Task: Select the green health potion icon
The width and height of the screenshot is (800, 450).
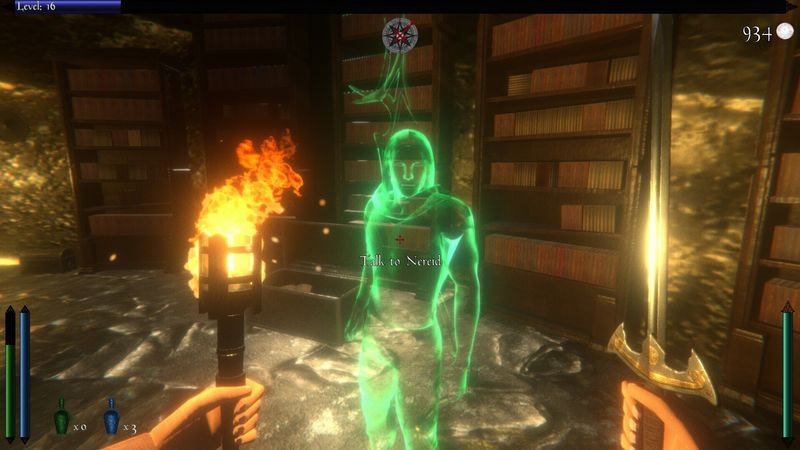Action: tap(61, 417)
